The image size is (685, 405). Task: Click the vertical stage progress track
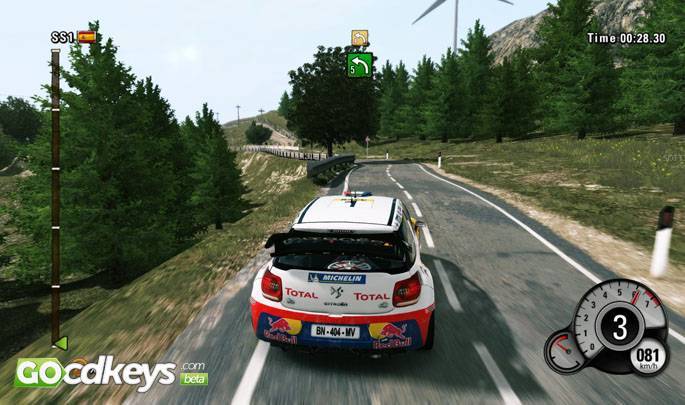tap(55, 190)
